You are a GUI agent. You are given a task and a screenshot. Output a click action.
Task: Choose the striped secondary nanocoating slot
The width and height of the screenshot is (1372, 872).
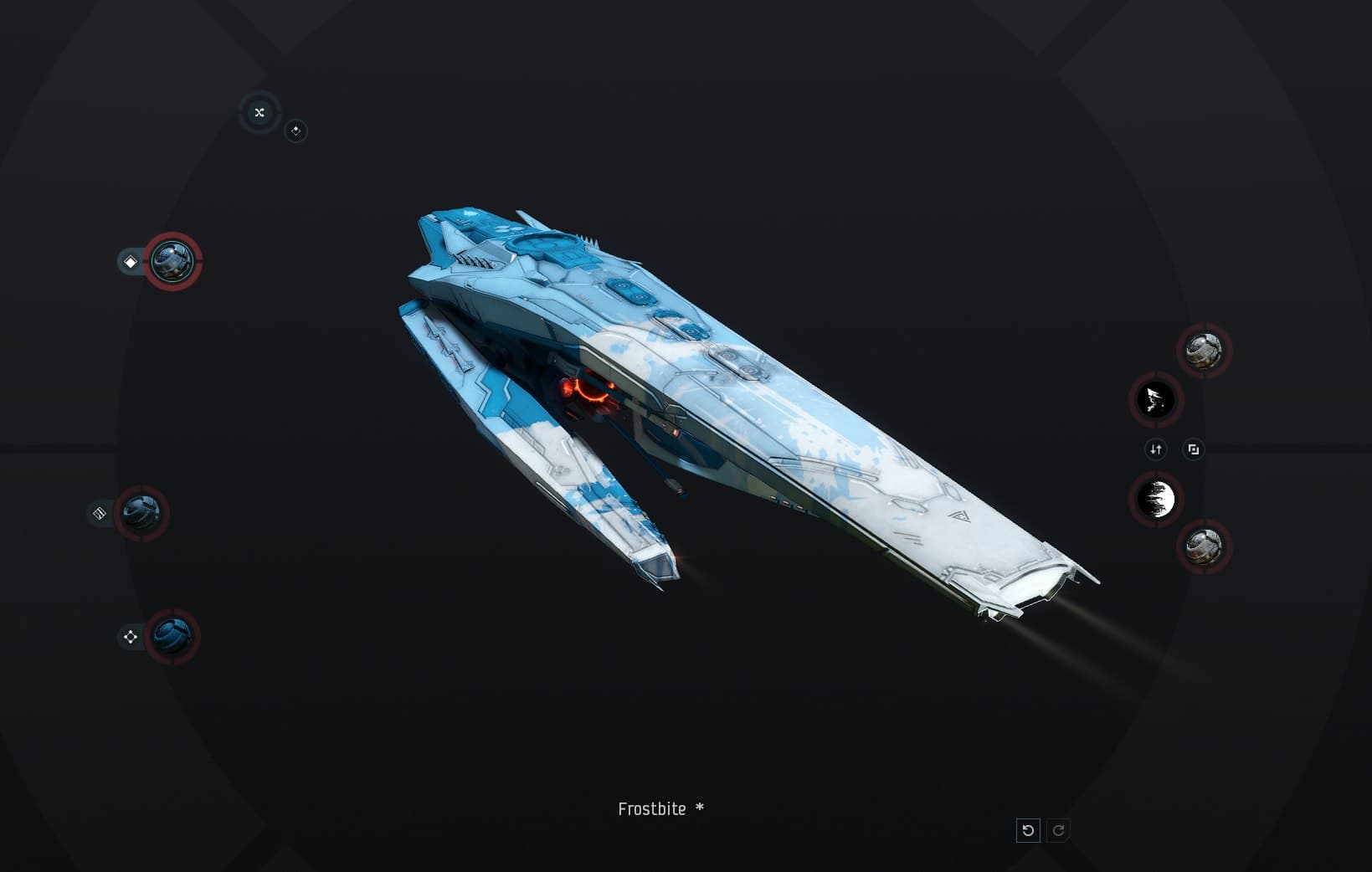point(141,513)
